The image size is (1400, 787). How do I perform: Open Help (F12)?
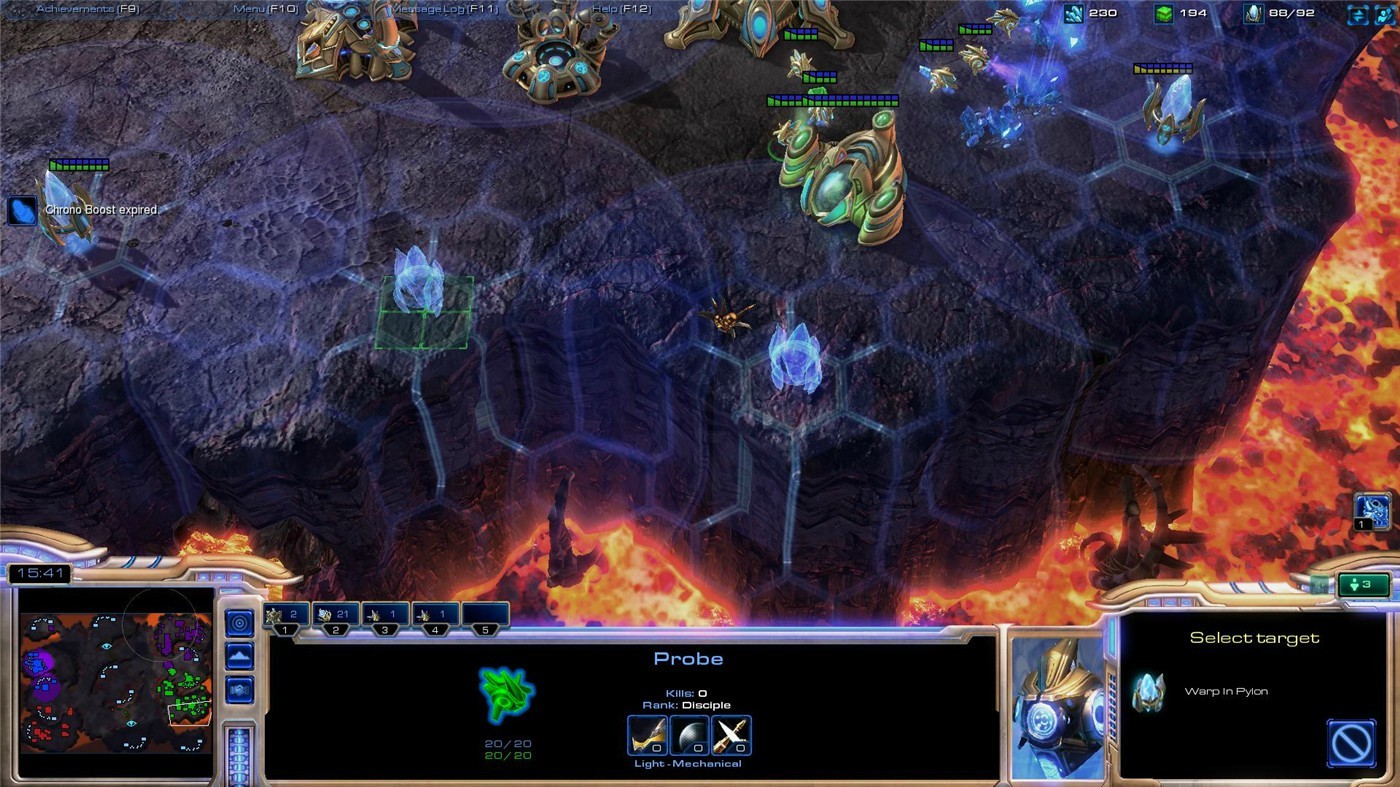tap(621, 7)
